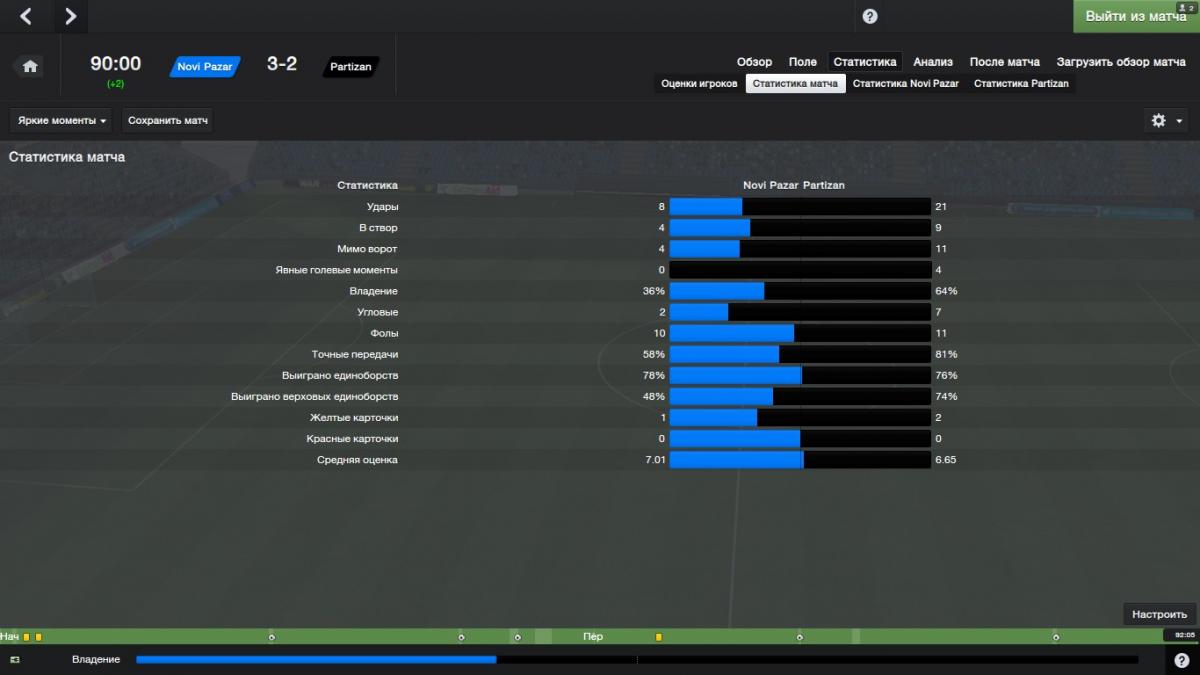Click the Настроить button

pyautogui.click(x=1160, y=614)
